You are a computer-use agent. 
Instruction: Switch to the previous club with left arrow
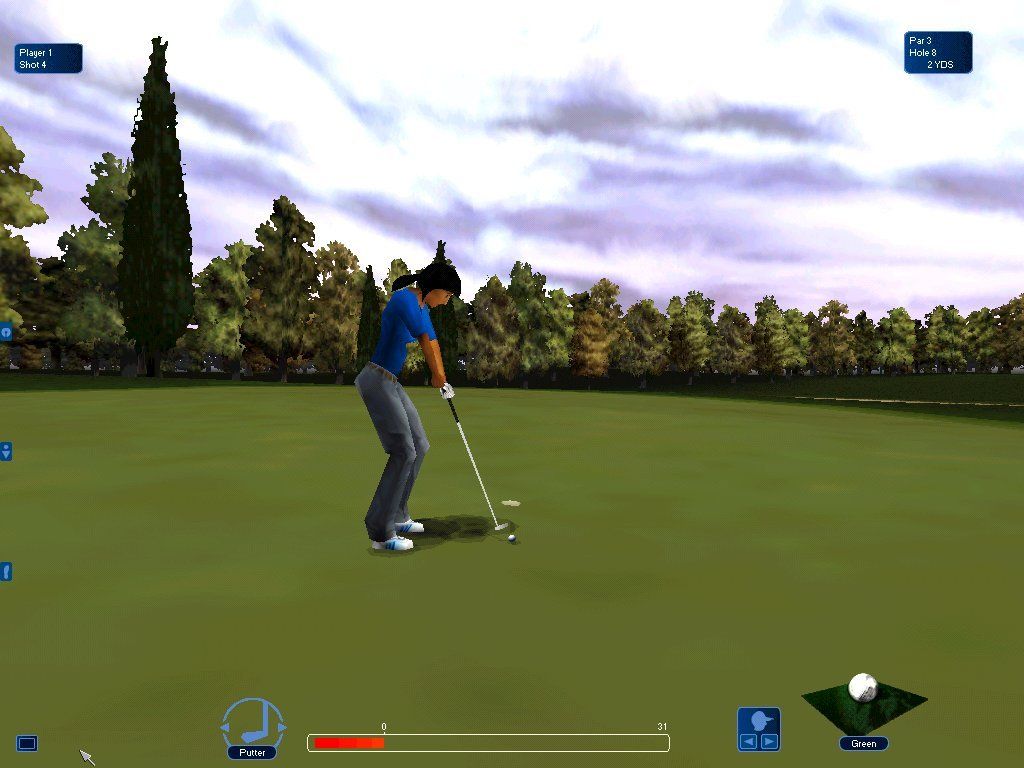[x=225, y=725]
